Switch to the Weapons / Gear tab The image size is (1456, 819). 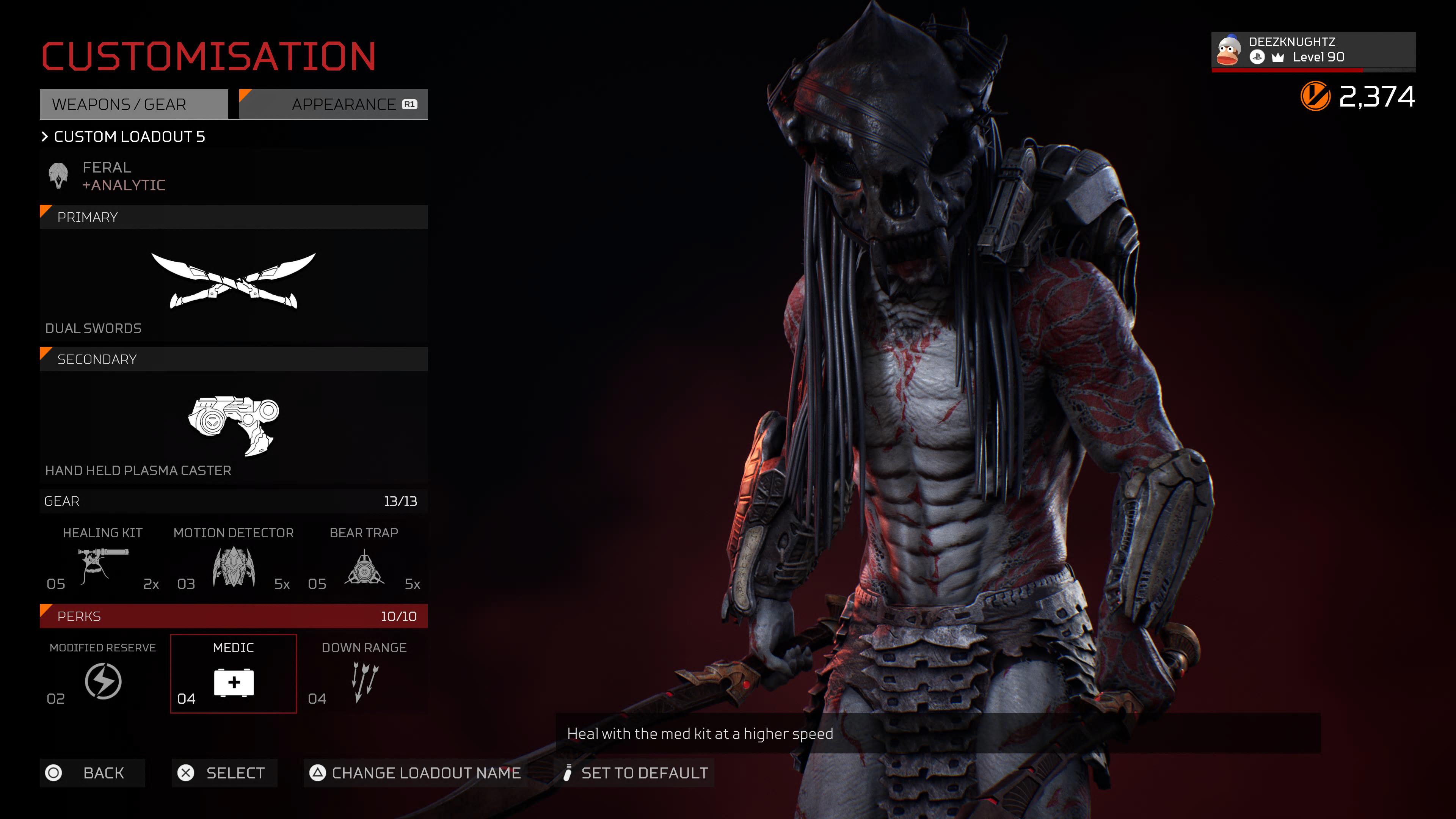pos(133,105)
